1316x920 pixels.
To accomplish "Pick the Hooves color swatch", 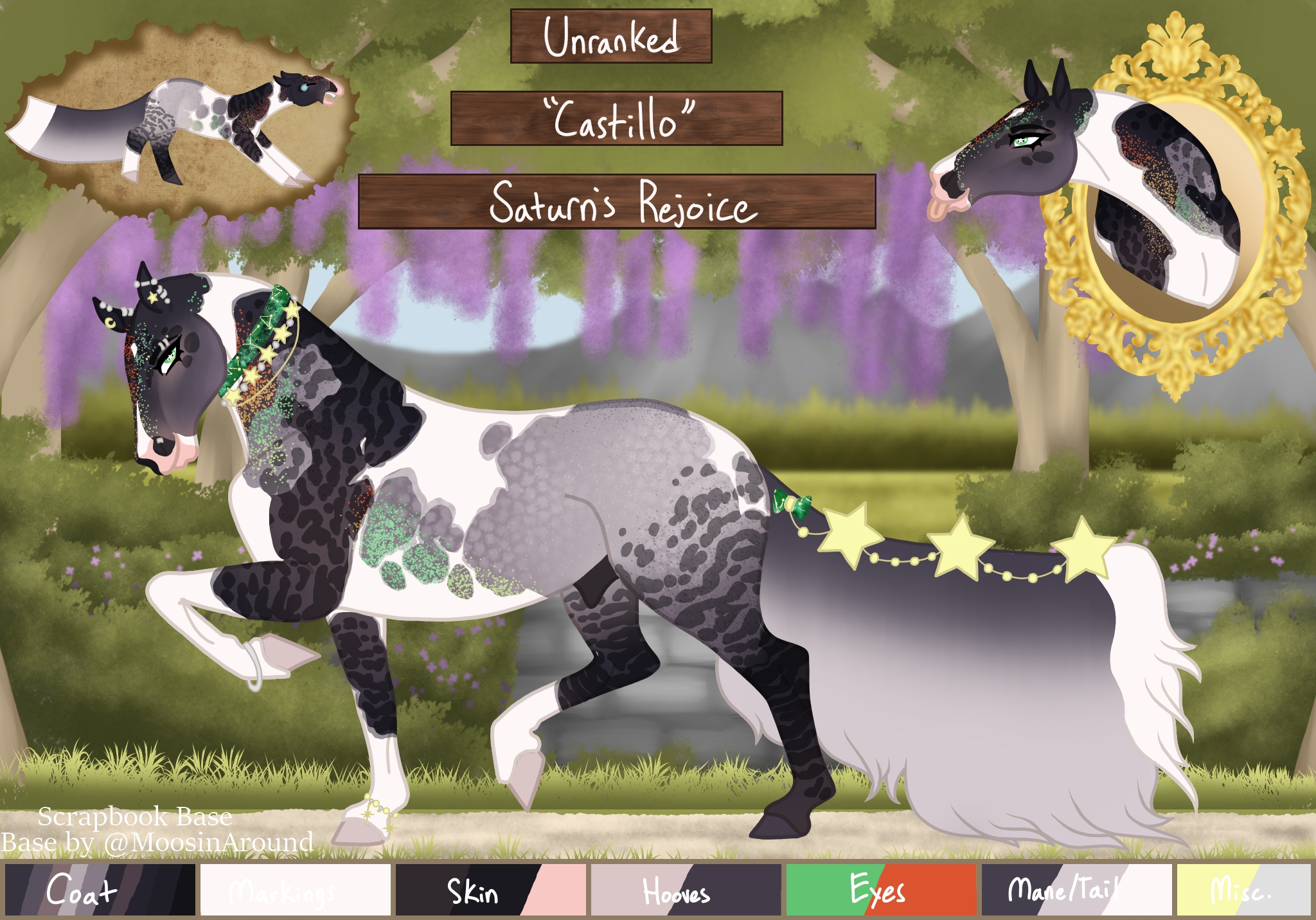I will [x=686, y=890].
